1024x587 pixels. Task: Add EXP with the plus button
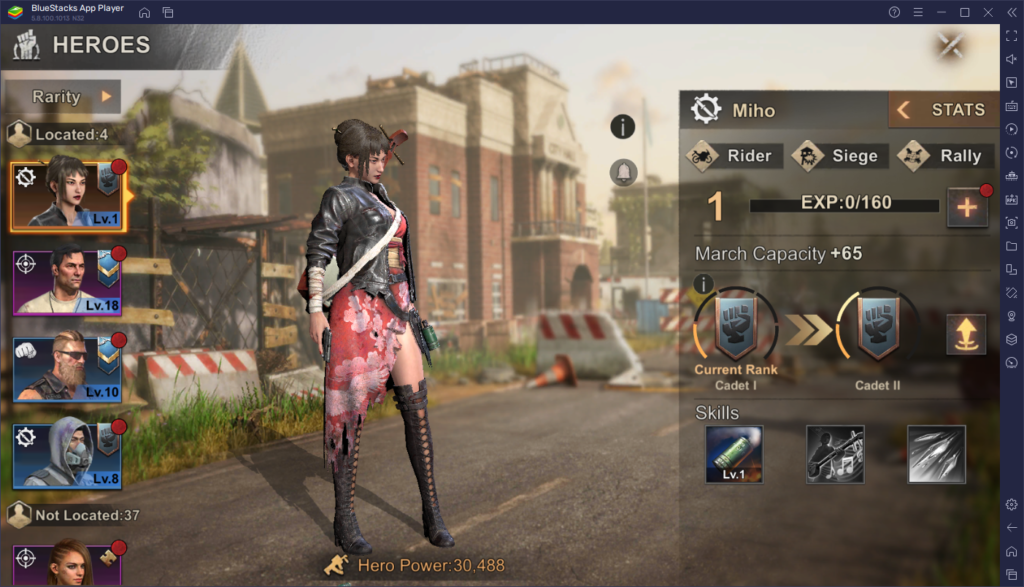point(967,207)
